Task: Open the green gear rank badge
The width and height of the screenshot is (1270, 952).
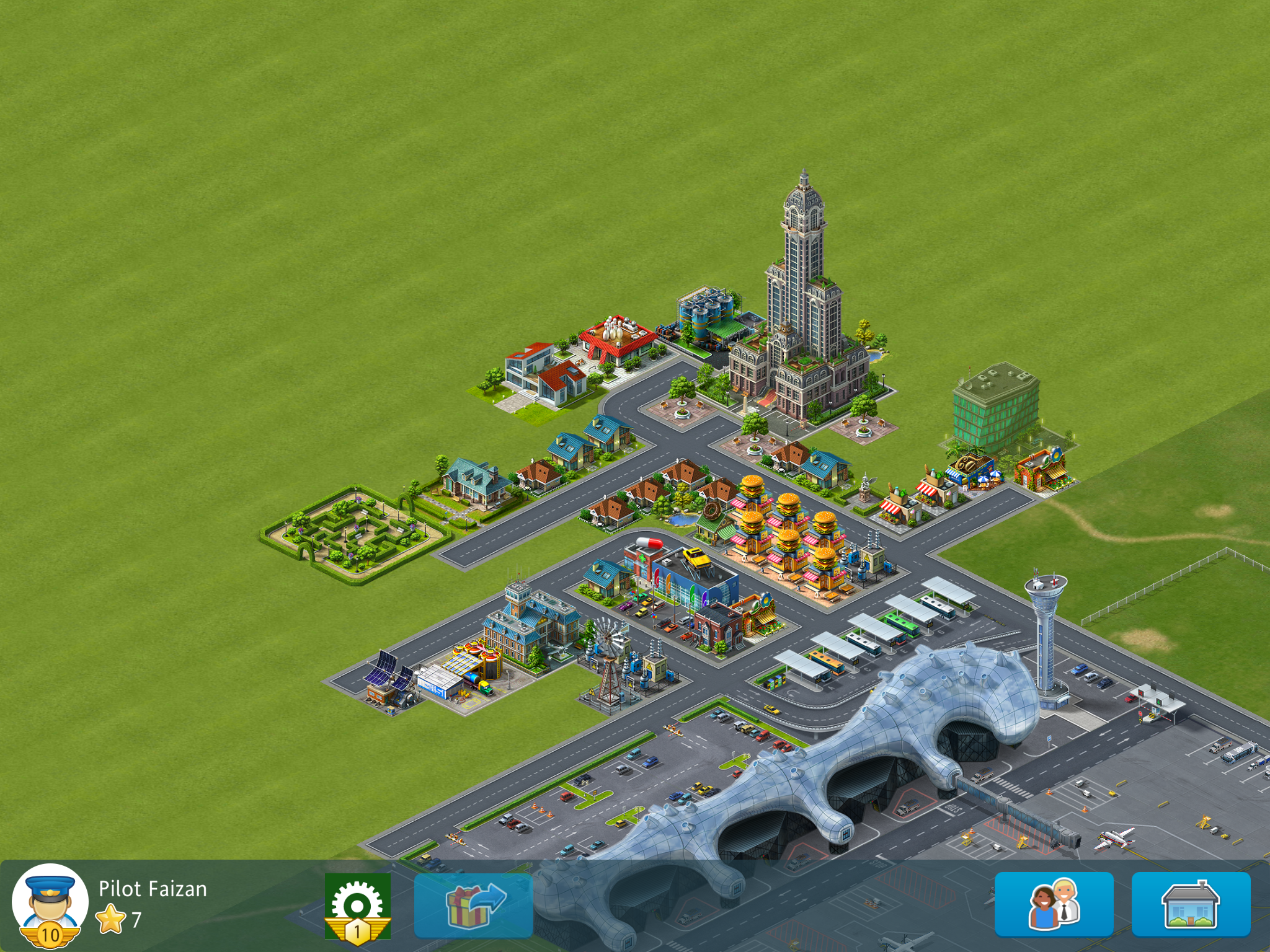Action: pos(358,906)
